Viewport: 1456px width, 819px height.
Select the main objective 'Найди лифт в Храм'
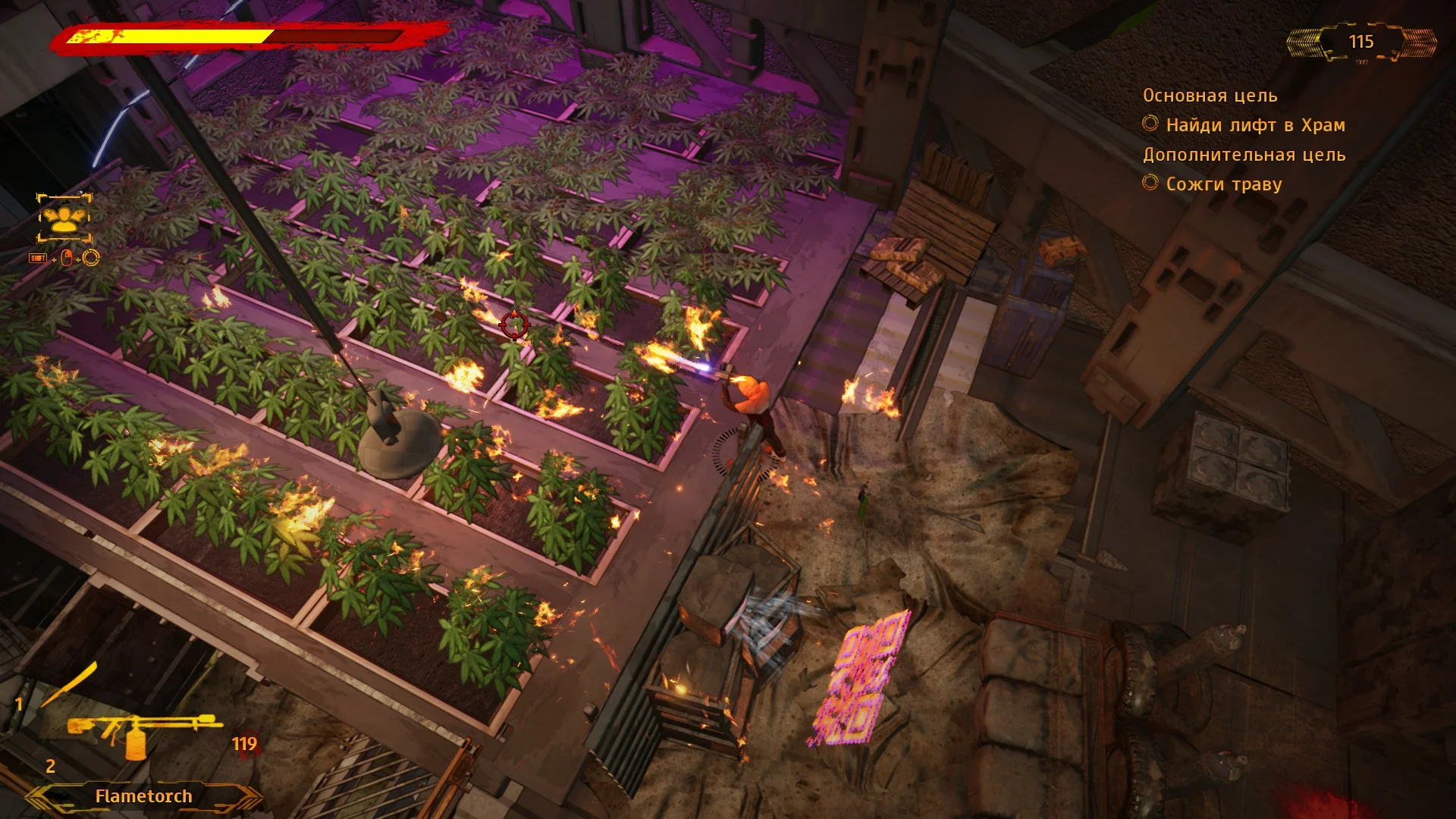click(1254, 125)
